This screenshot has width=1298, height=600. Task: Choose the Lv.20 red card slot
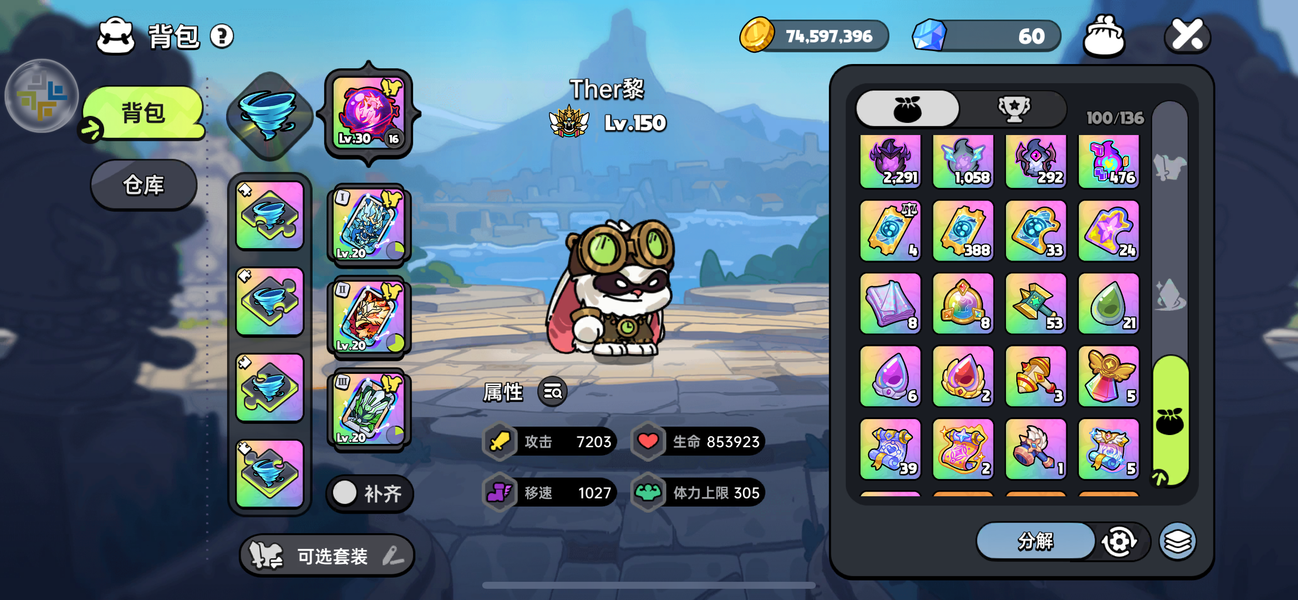click(368, 316)
